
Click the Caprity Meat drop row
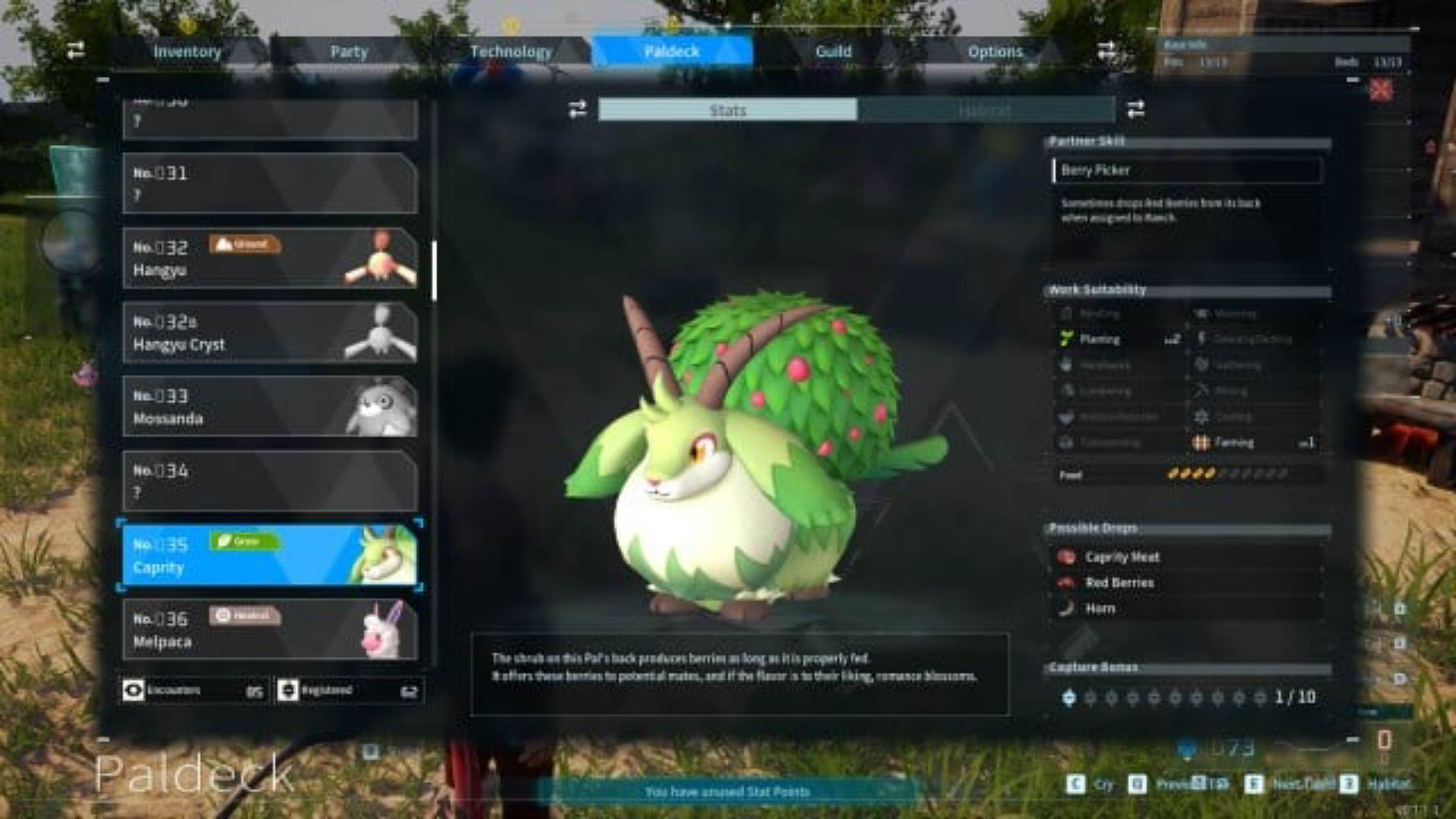[x=1187, y=557]
